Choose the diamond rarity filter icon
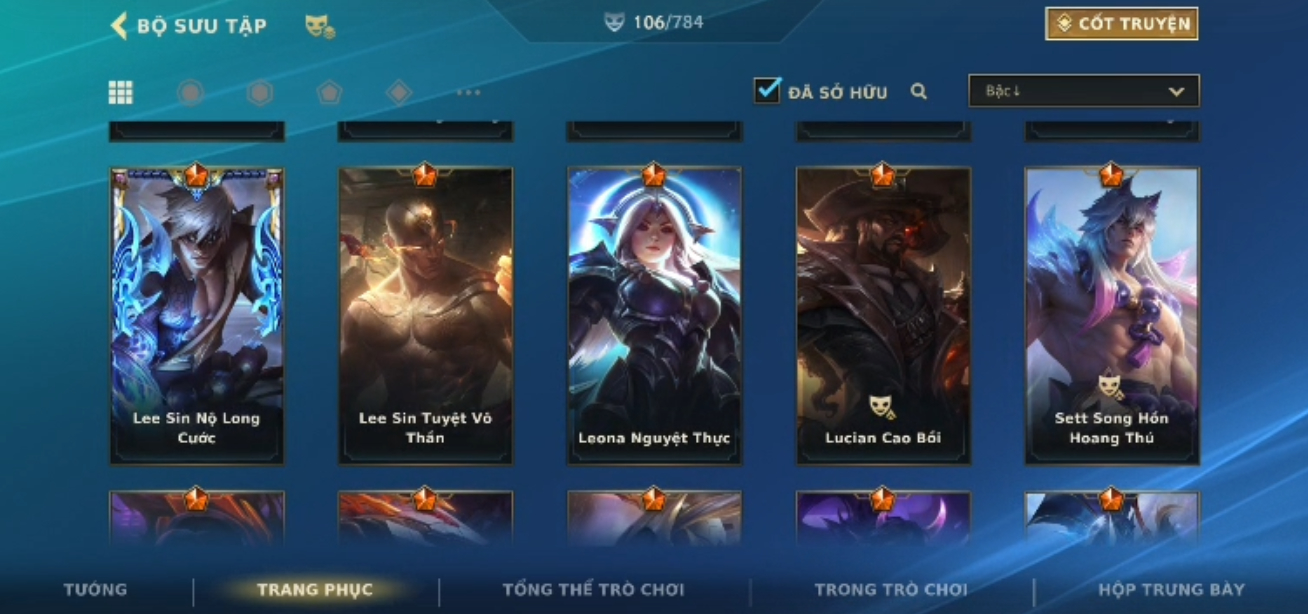The height and width of the screenshot is (614, 1308). pyautogui.click(x=399, y=93)
